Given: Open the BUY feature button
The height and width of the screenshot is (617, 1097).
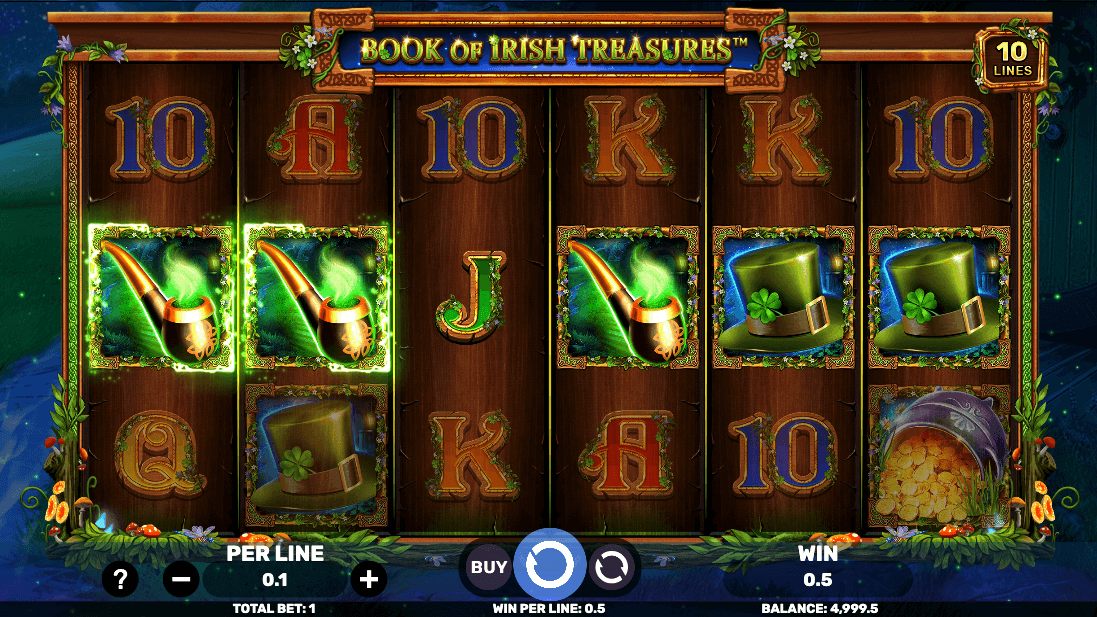Looking at the screenshot, I should point(489,567).
